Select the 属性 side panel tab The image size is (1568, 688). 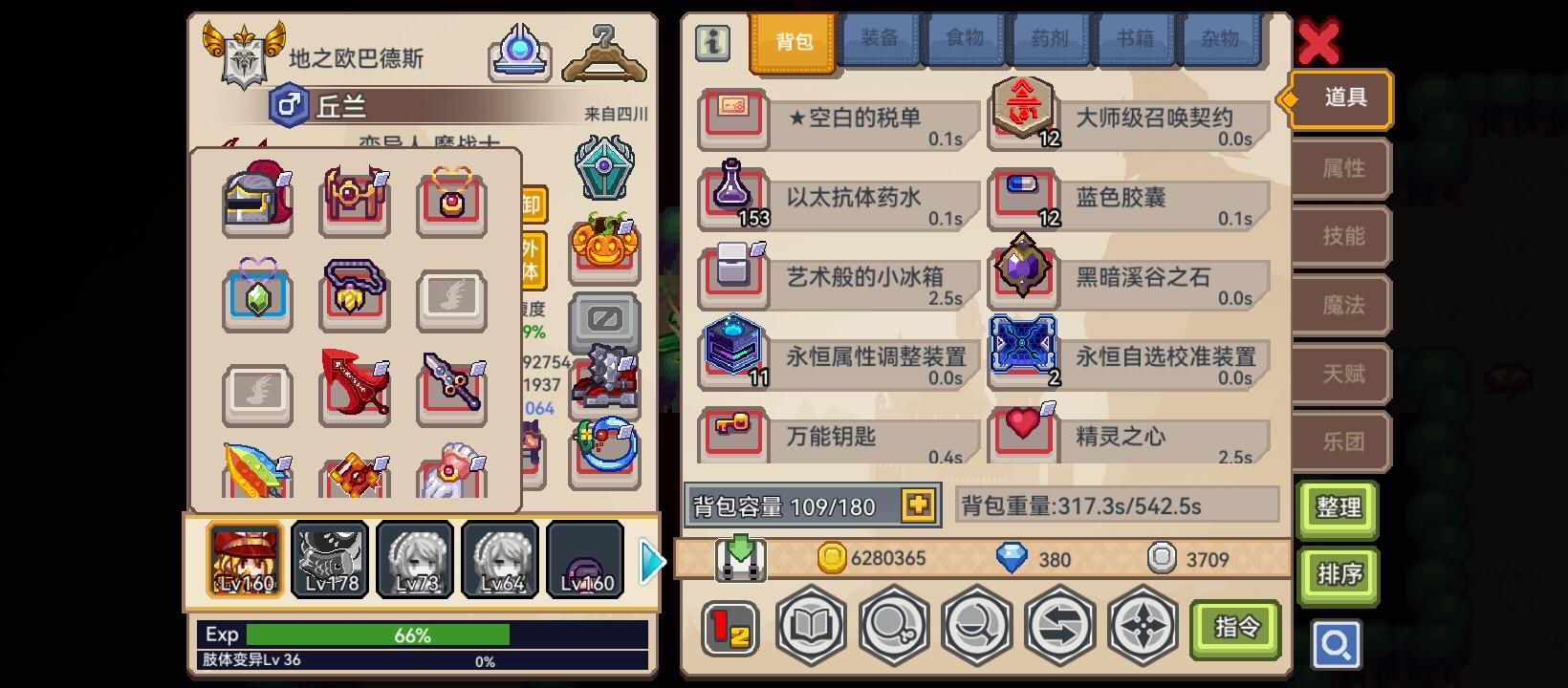1339,168
